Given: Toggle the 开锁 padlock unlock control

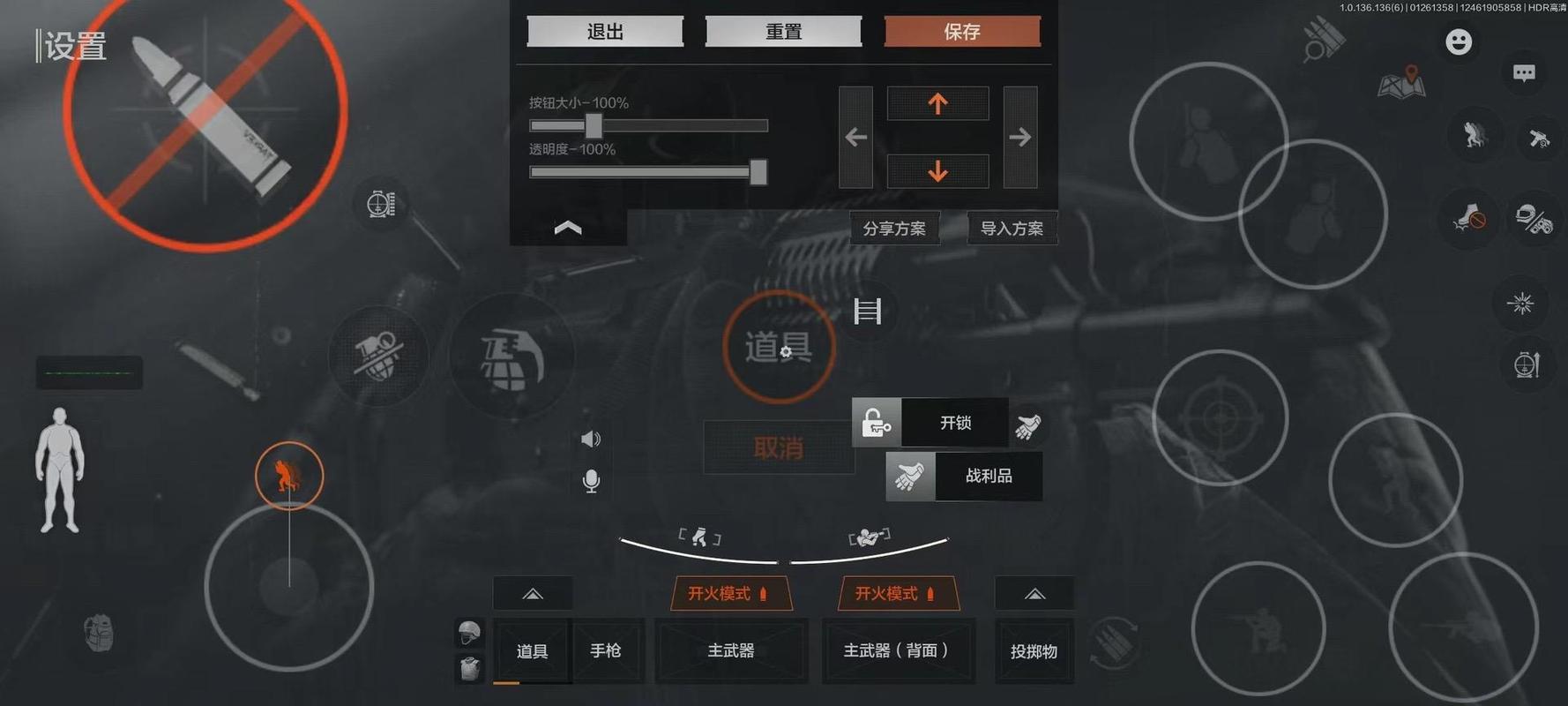Looking at the screenshot, I should tap(876, 422).
